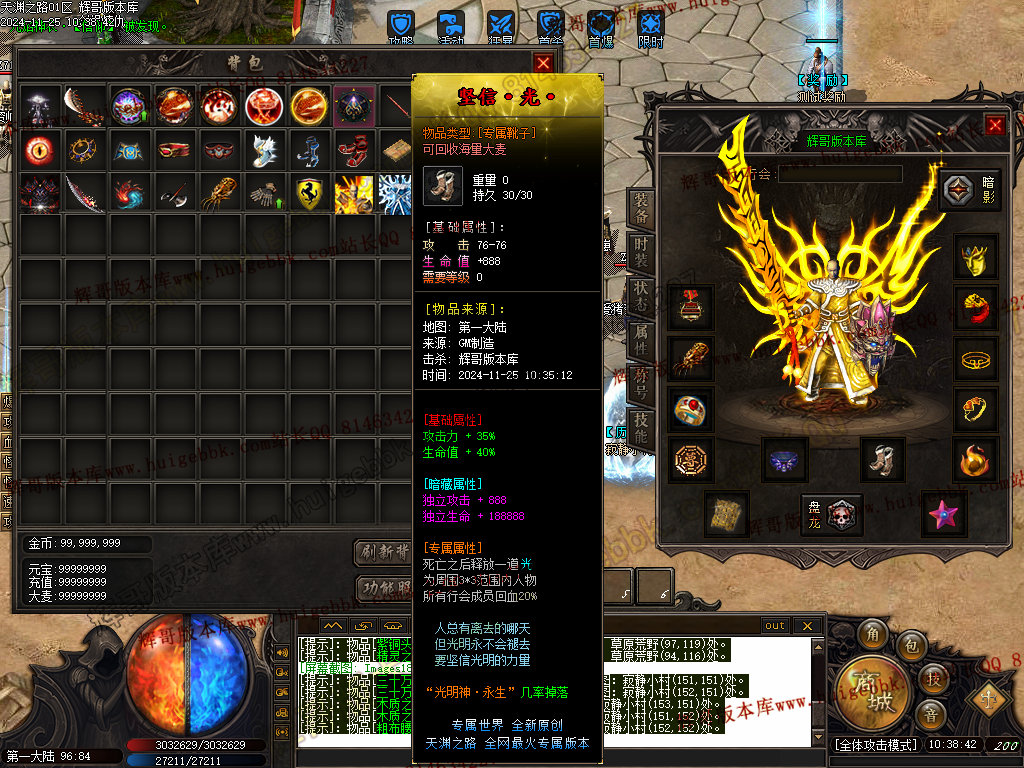Open the 商城 shop button
Image resolution: width=1024 pixels, height=768 pixels.
(x=868, y=689)
